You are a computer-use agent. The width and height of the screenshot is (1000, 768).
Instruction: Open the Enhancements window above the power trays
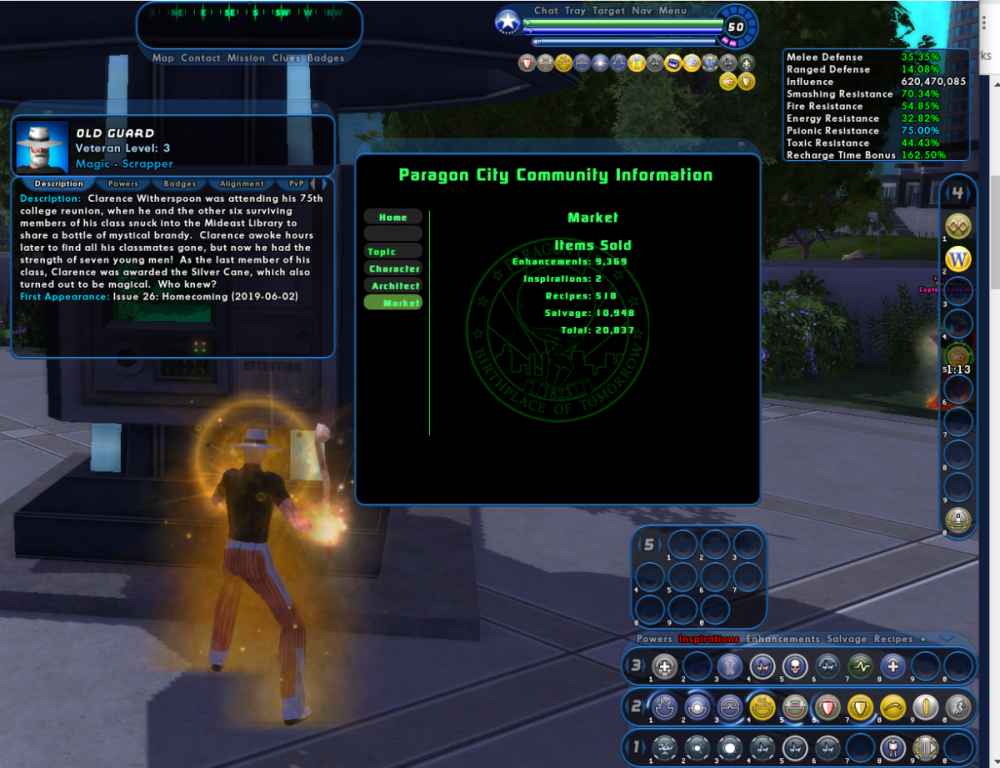coord(782,639)
